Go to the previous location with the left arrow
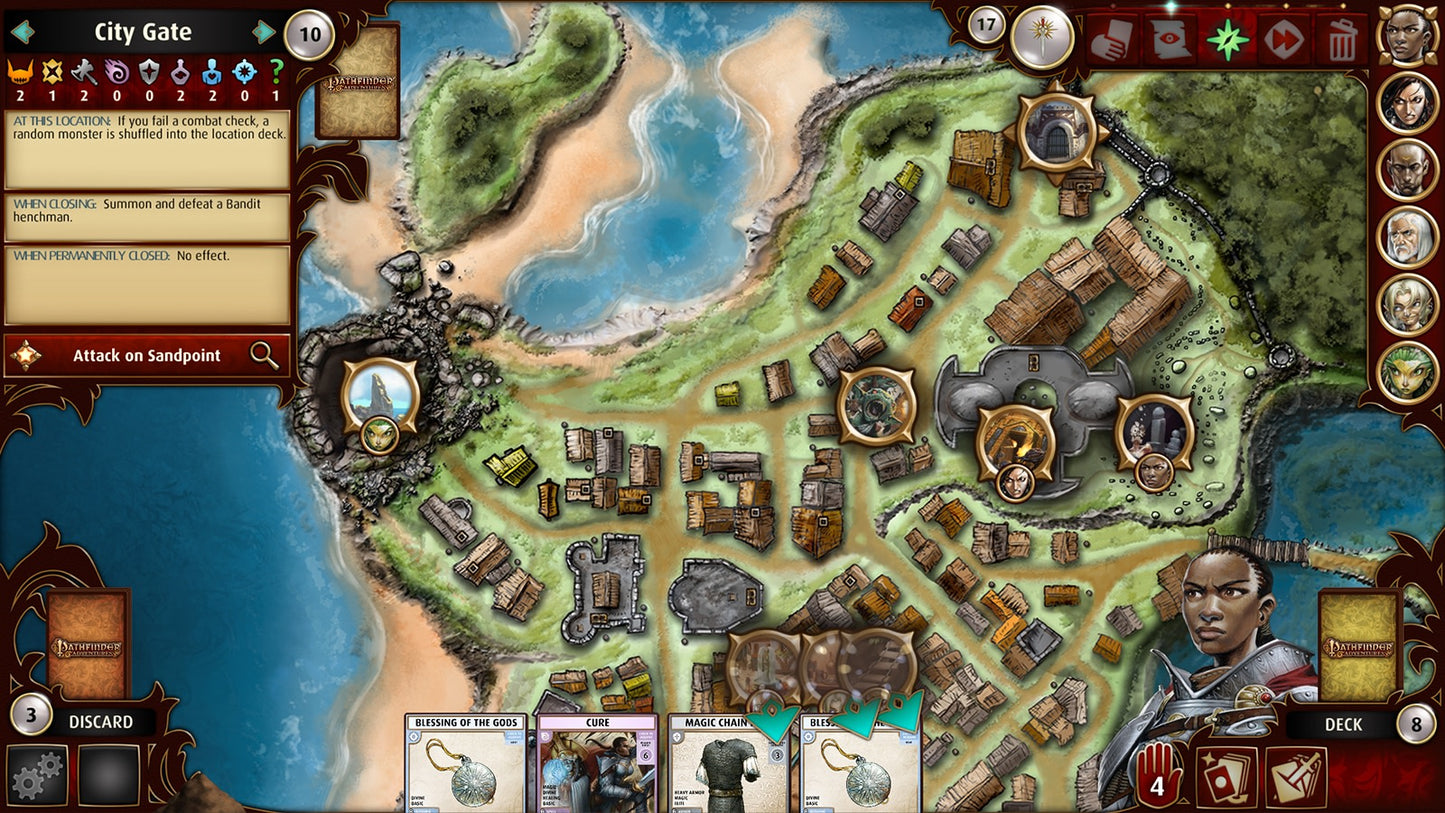This screenshot has height=813, width=1445. (x=22, y=32)
